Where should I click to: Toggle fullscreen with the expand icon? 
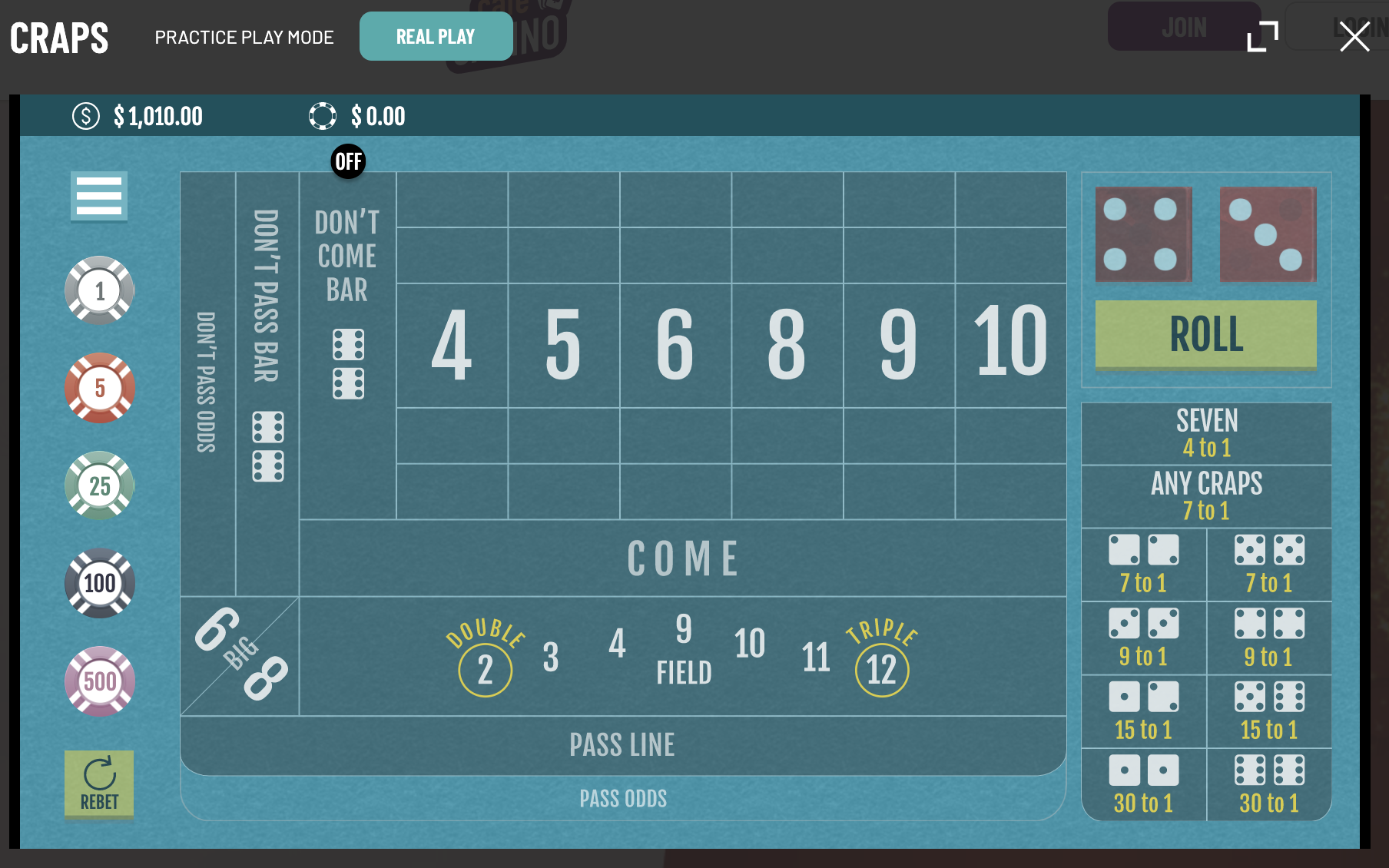point(1262,36)
